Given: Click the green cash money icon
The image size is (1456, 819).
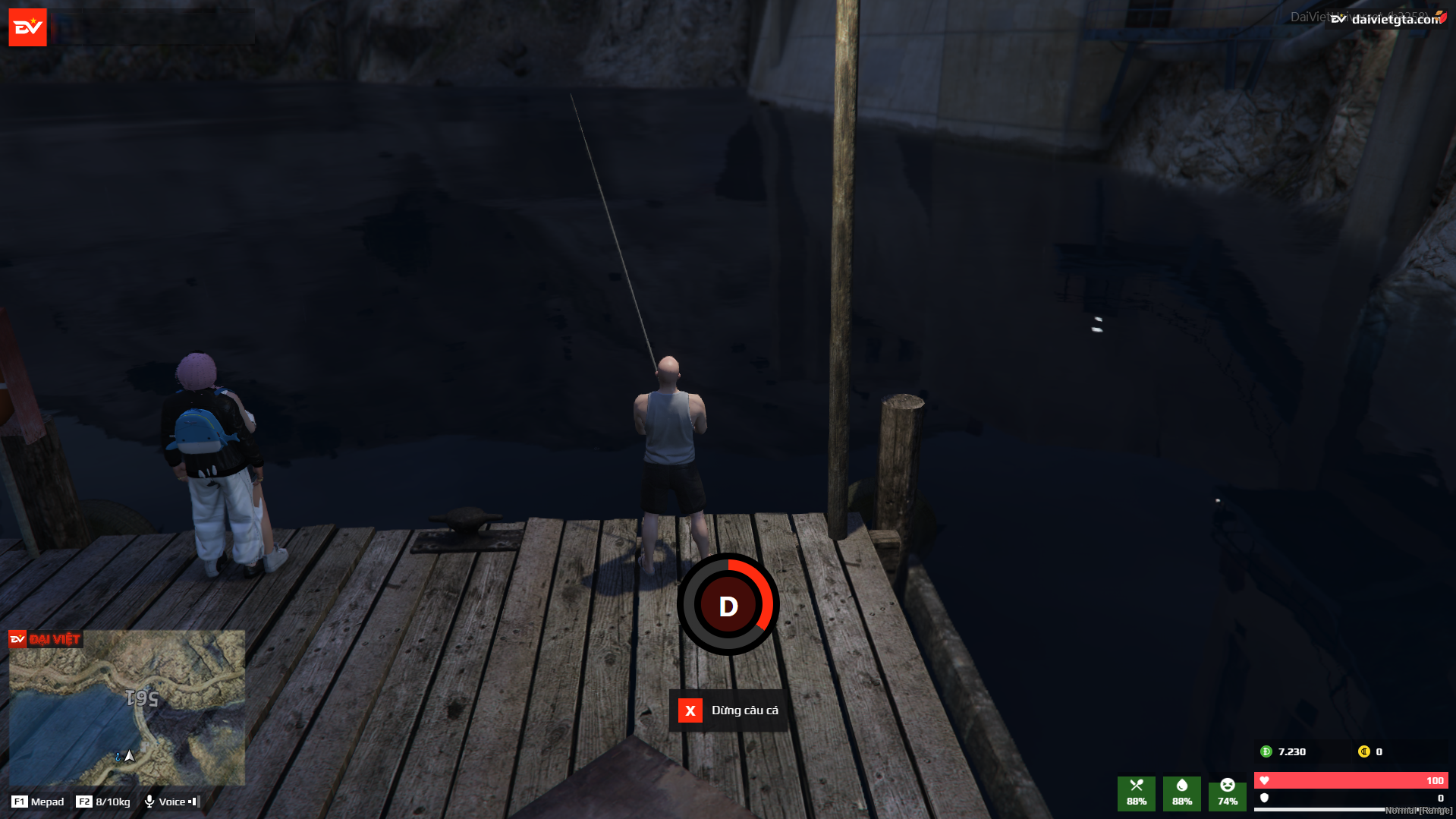Looking at the screenshot, I should (1266, 751).
